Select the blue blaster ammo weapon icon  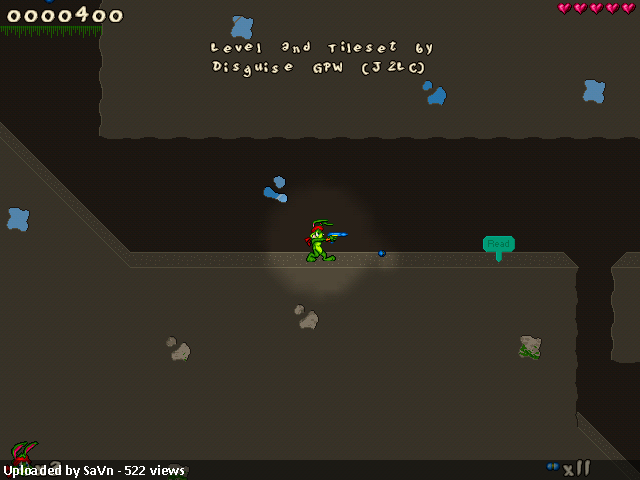(x=553, y=466)
